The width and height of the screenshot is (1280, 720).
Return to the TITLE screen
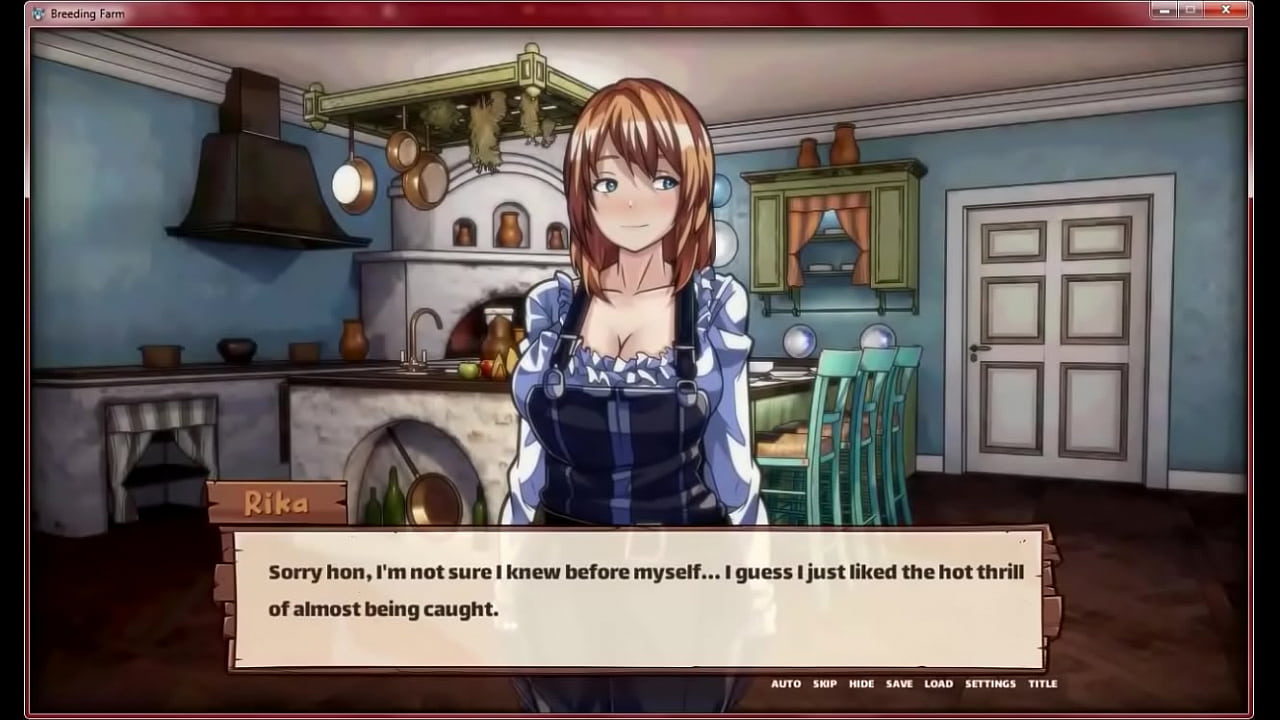point(1043,684)
